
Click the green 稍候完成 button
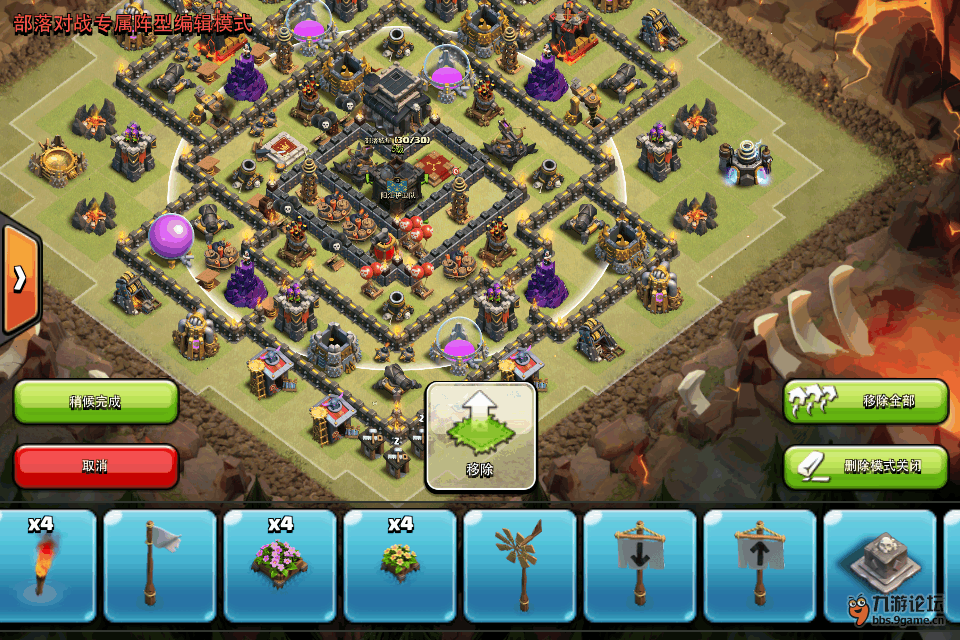coord(96,402)
